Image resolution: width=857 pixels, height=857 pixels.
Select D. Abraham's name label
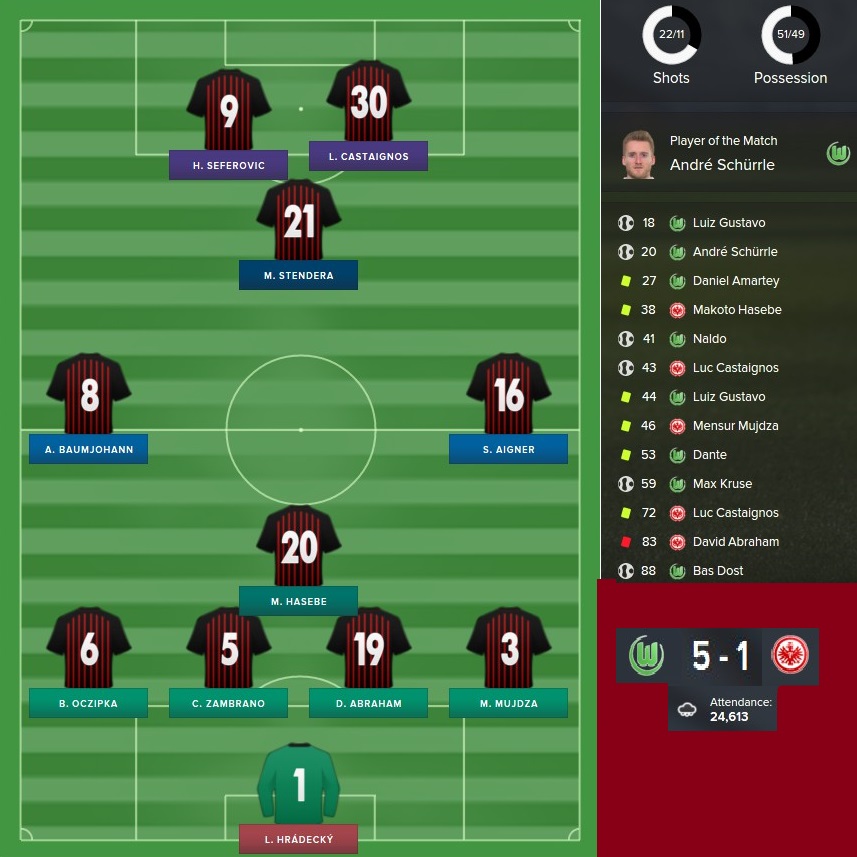(368, 703)
